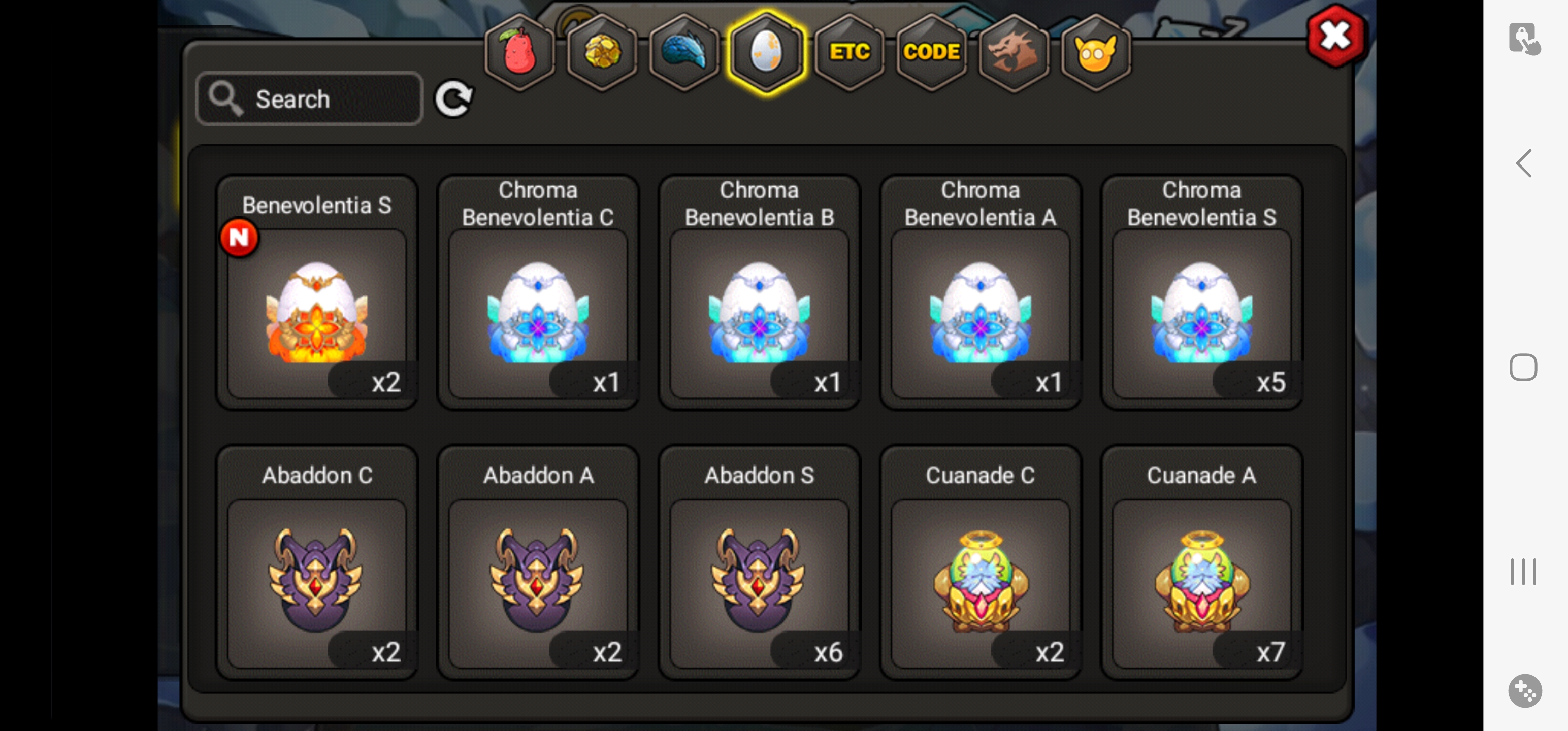Viewport: 1568px width, 731px height.
Task: Select the egg tab
Action: tap(766, 52)
